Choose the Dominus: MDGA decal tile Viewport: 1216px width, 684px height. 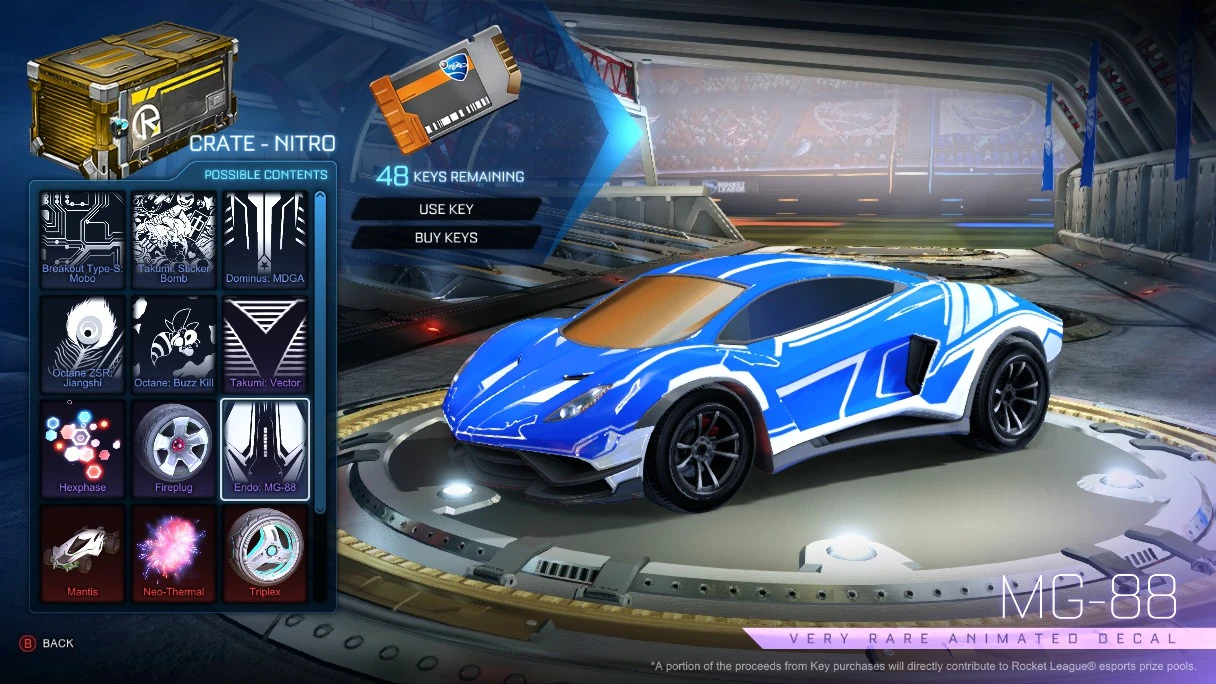[x=265, y=239]
